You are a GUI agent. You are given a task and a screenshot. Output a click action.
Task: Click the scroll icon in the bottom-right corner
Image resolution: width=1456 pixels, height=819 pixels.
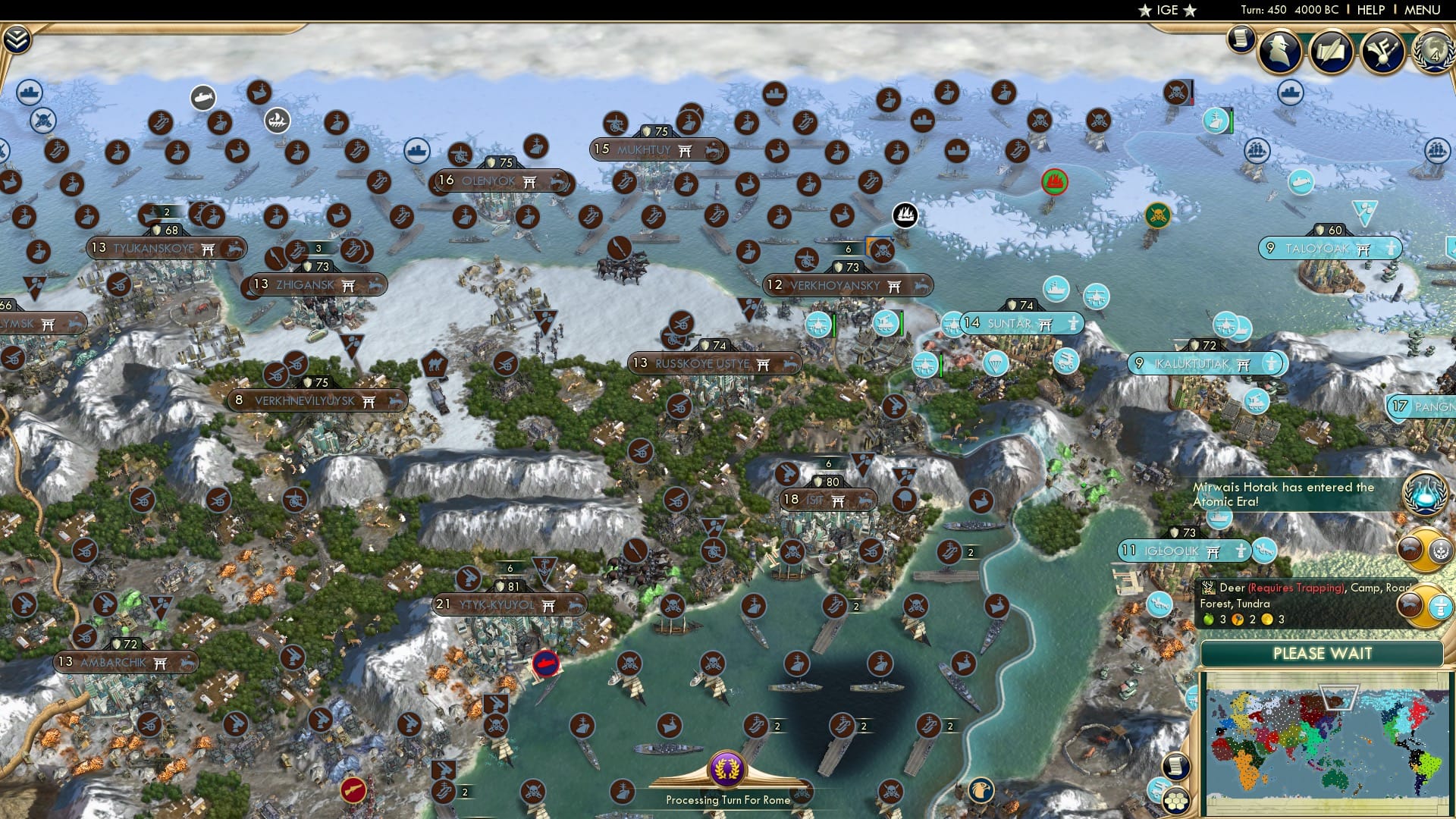pos(1174,766)
